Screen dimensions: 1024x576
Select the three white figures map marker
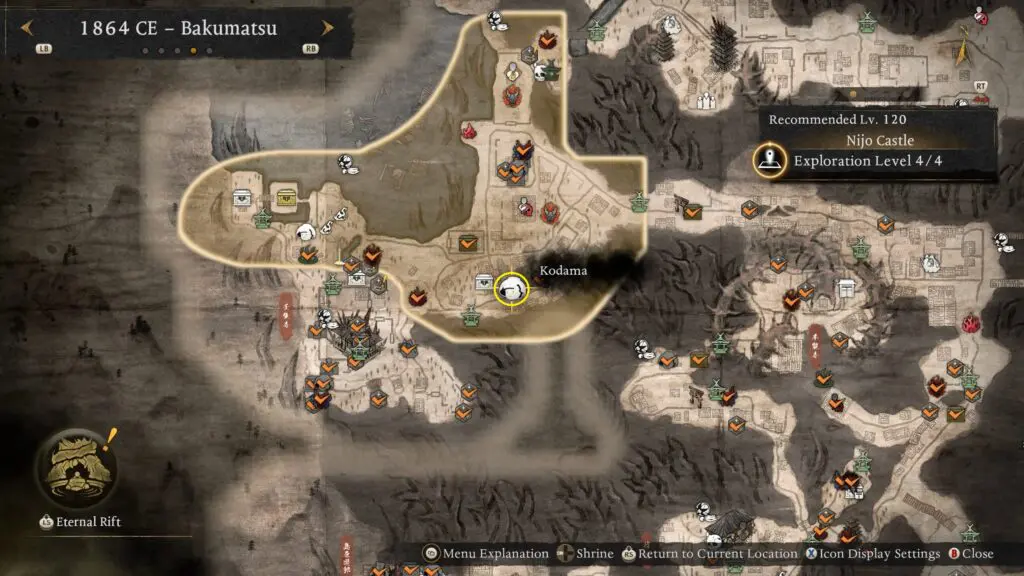tap(706, 100)
